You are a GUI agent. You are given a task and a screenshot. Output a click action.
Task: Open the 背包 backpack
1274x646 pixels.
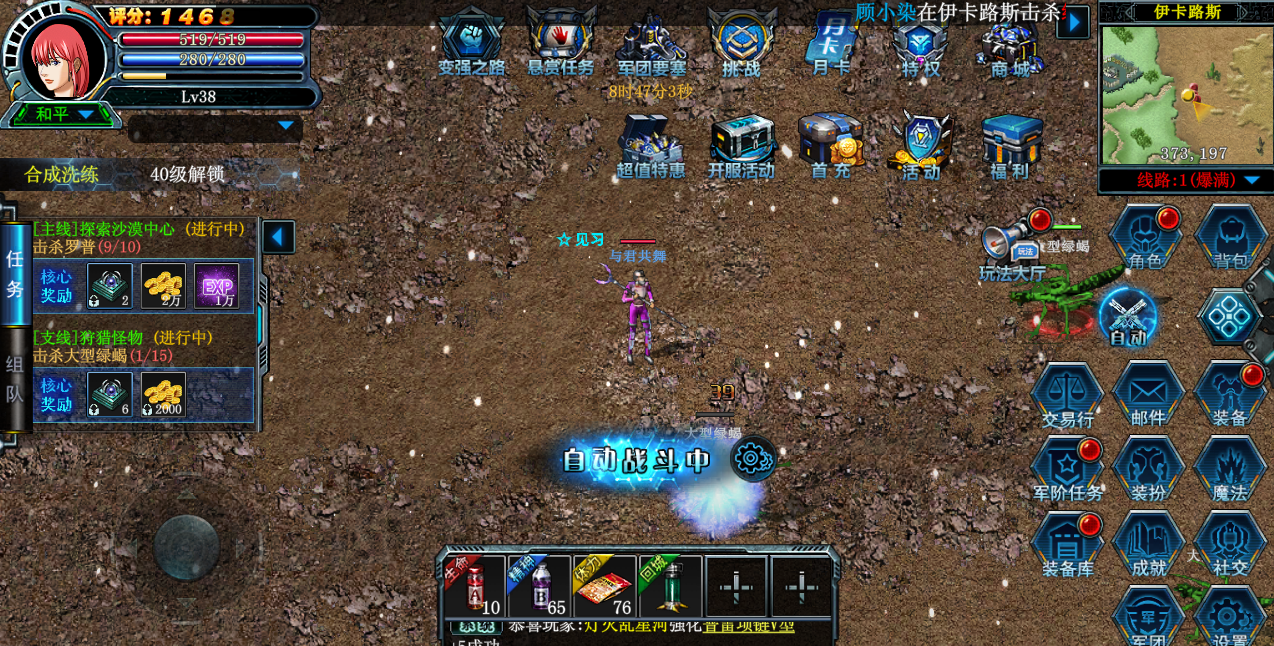(x=1231, y=237)
